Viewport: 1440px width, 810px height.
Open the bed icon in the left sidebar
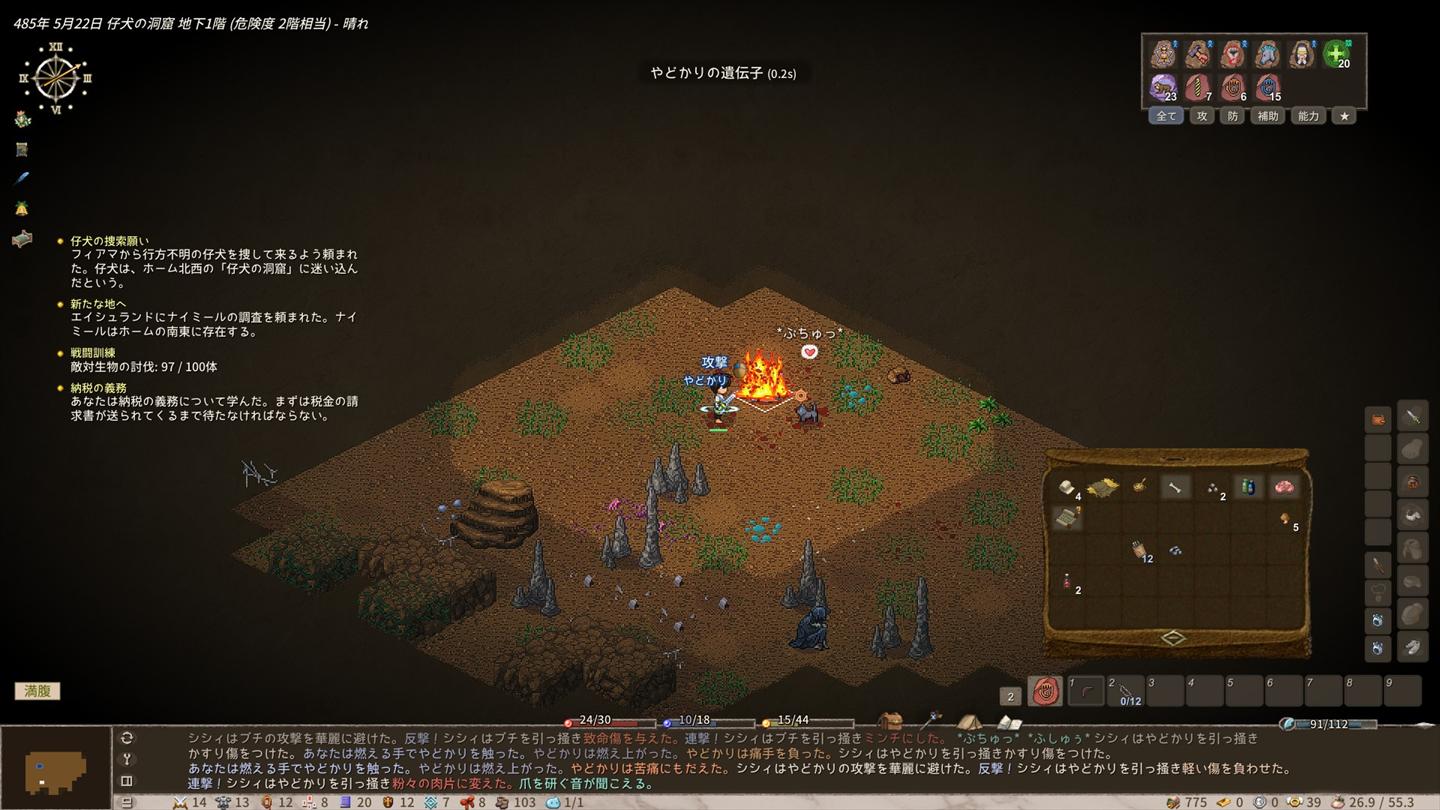[x=22, y=239]
